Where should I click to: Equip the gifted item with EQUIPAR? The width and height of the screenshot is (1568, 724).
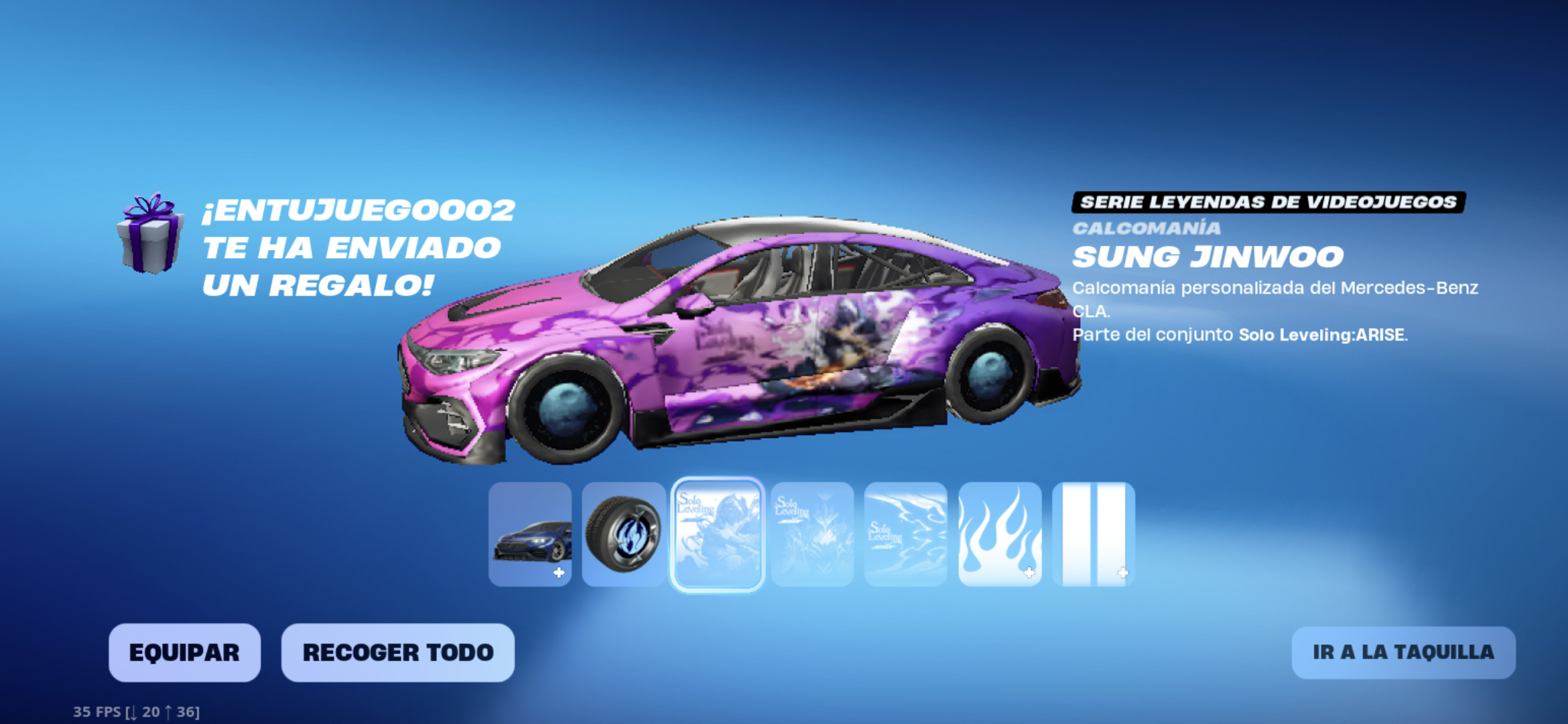point(184,652)
